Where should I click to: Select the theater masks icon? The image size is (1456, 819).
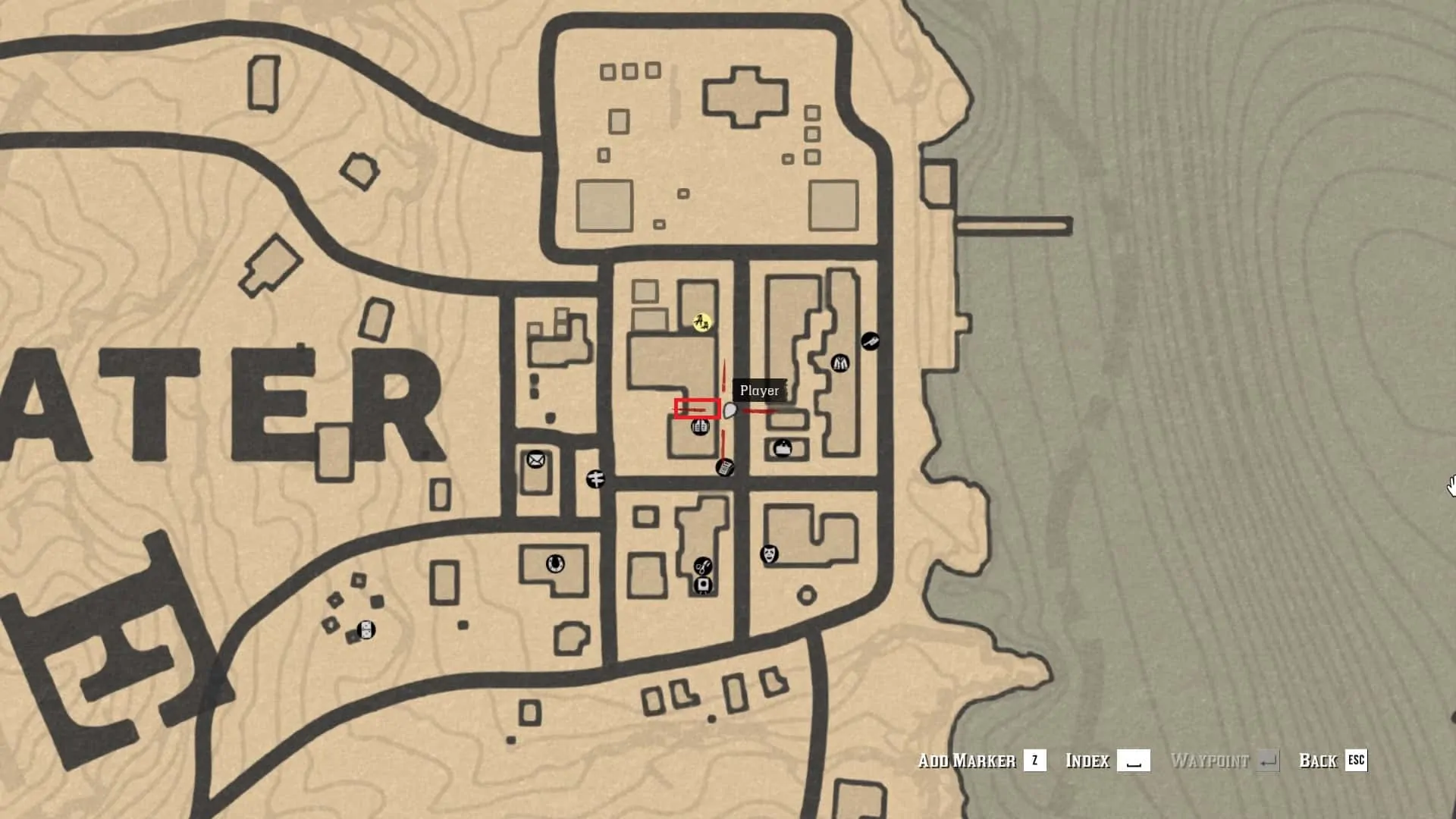coord(770,554)
